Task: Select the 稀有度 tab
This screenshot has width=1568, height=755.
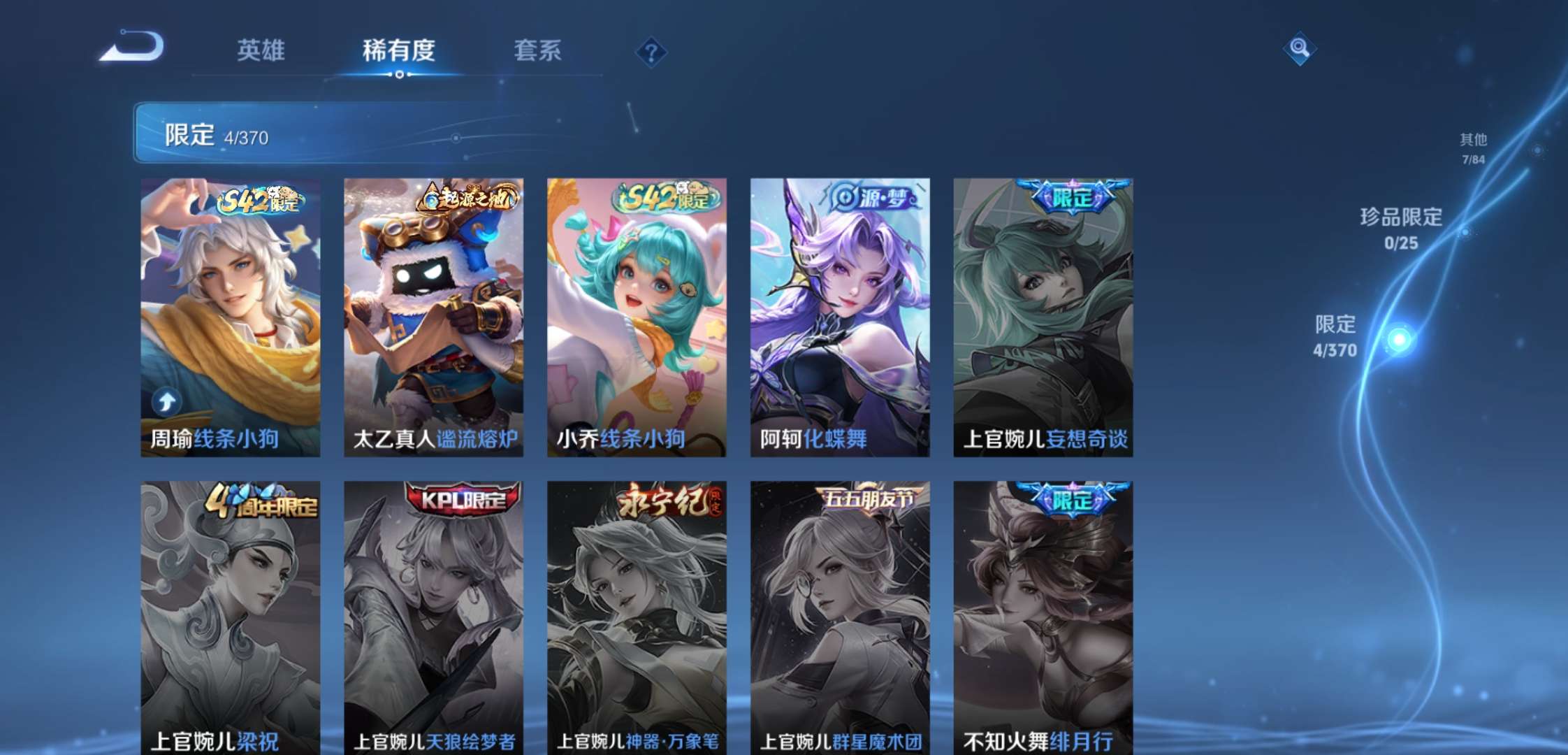Action: pos(400,51)
